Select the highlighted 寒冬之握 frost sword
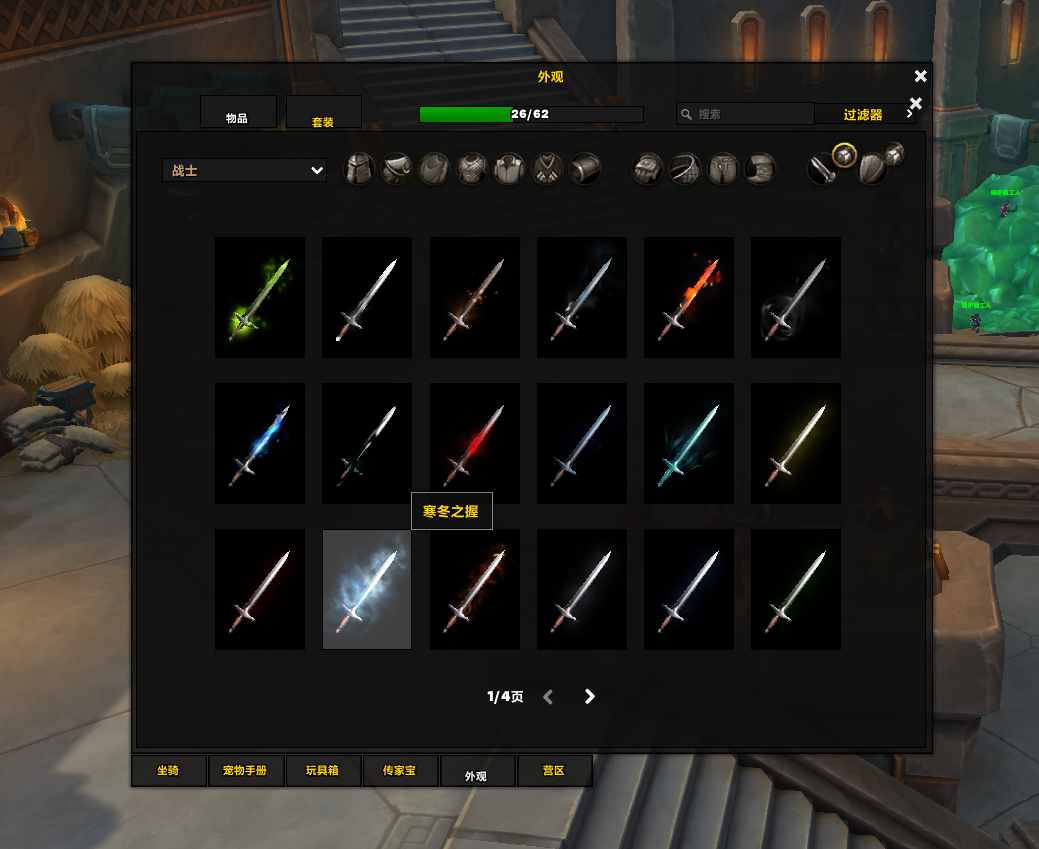 (367, 589)
